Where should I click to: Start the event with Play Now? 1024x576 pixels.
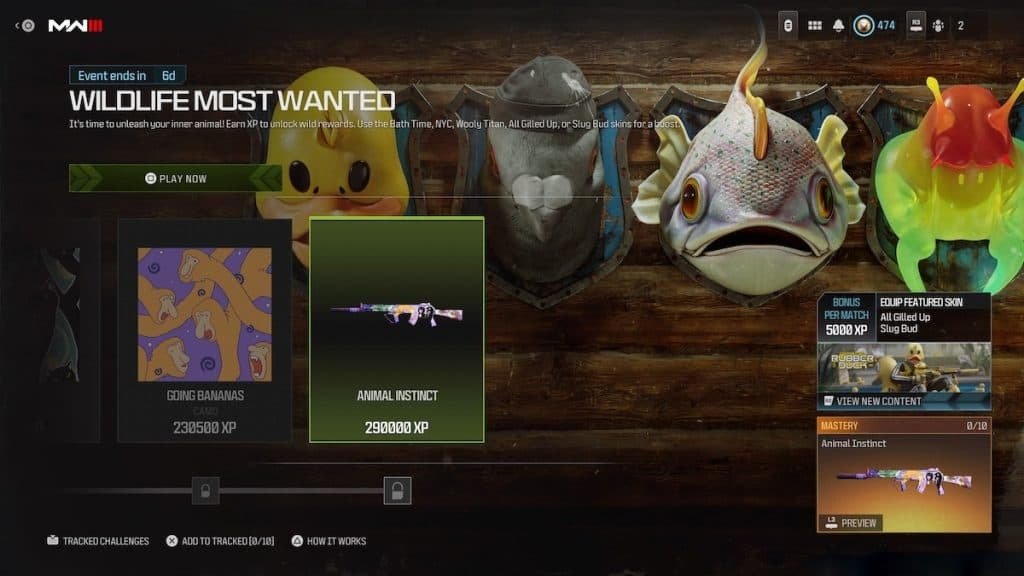click(x=176, y=178)
